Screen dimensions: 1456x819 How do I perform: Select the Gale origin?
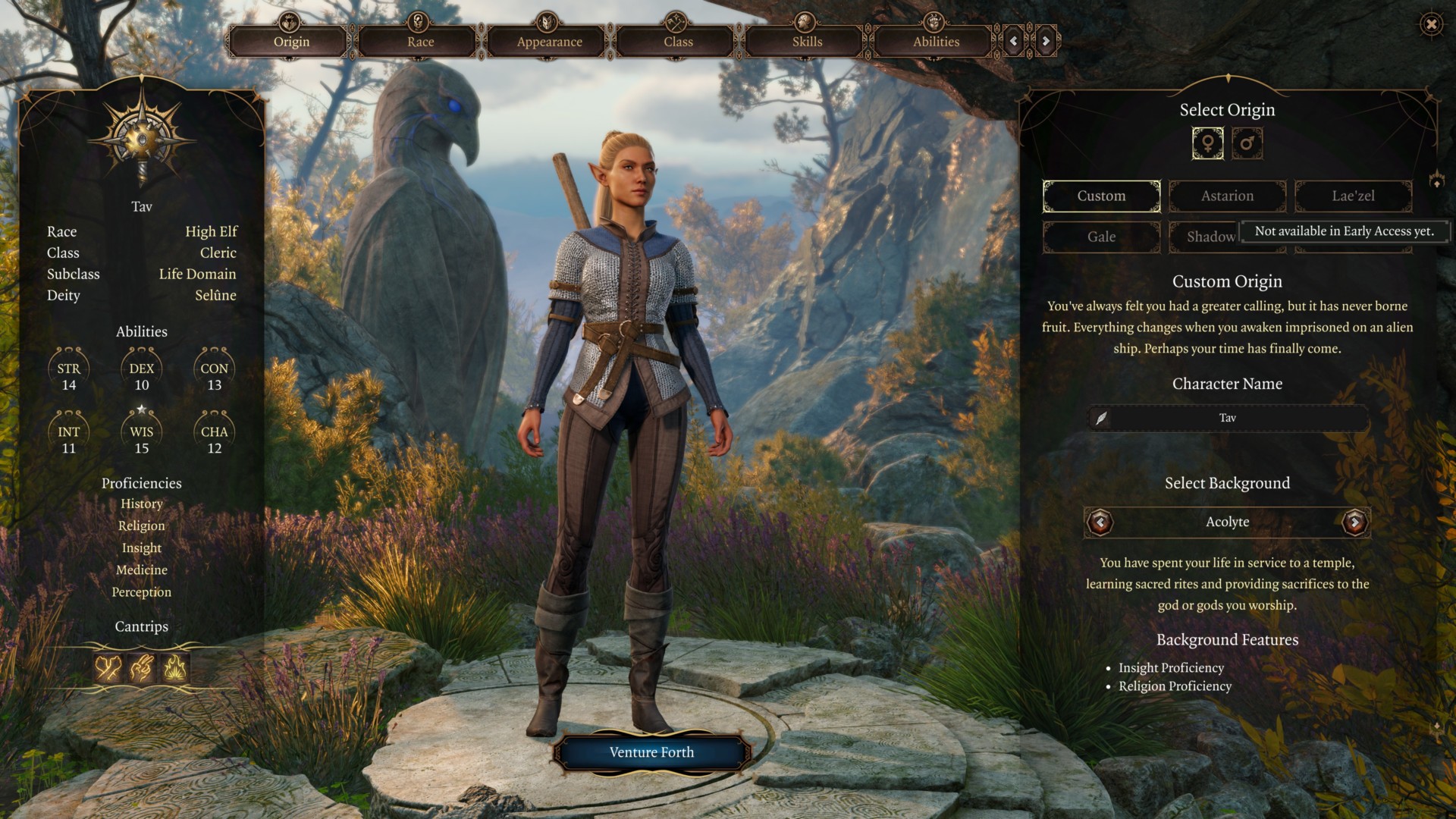click(1101, 237)
